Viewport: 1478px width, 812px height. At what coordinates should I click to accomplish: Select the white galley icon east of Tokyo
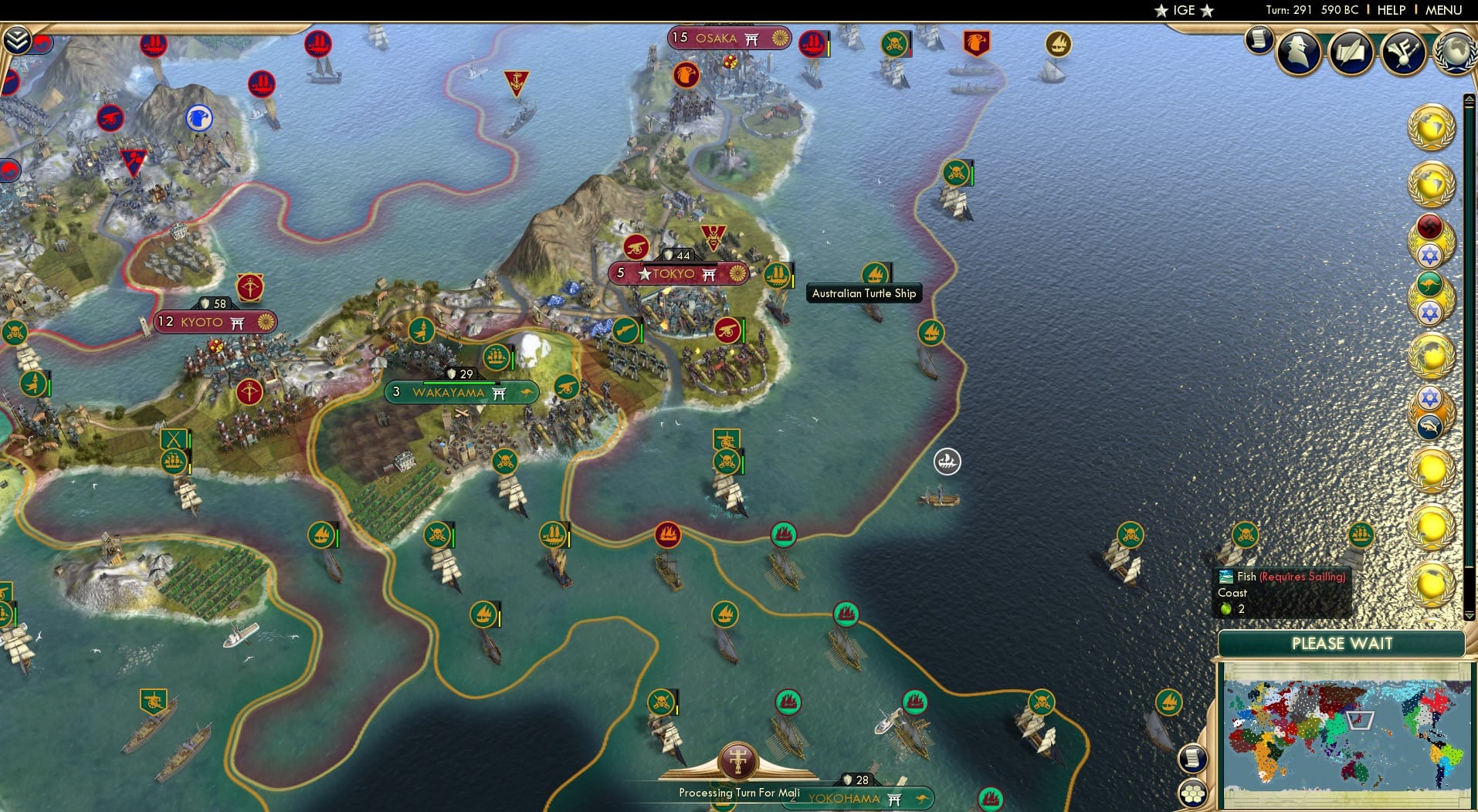point(948,460)
